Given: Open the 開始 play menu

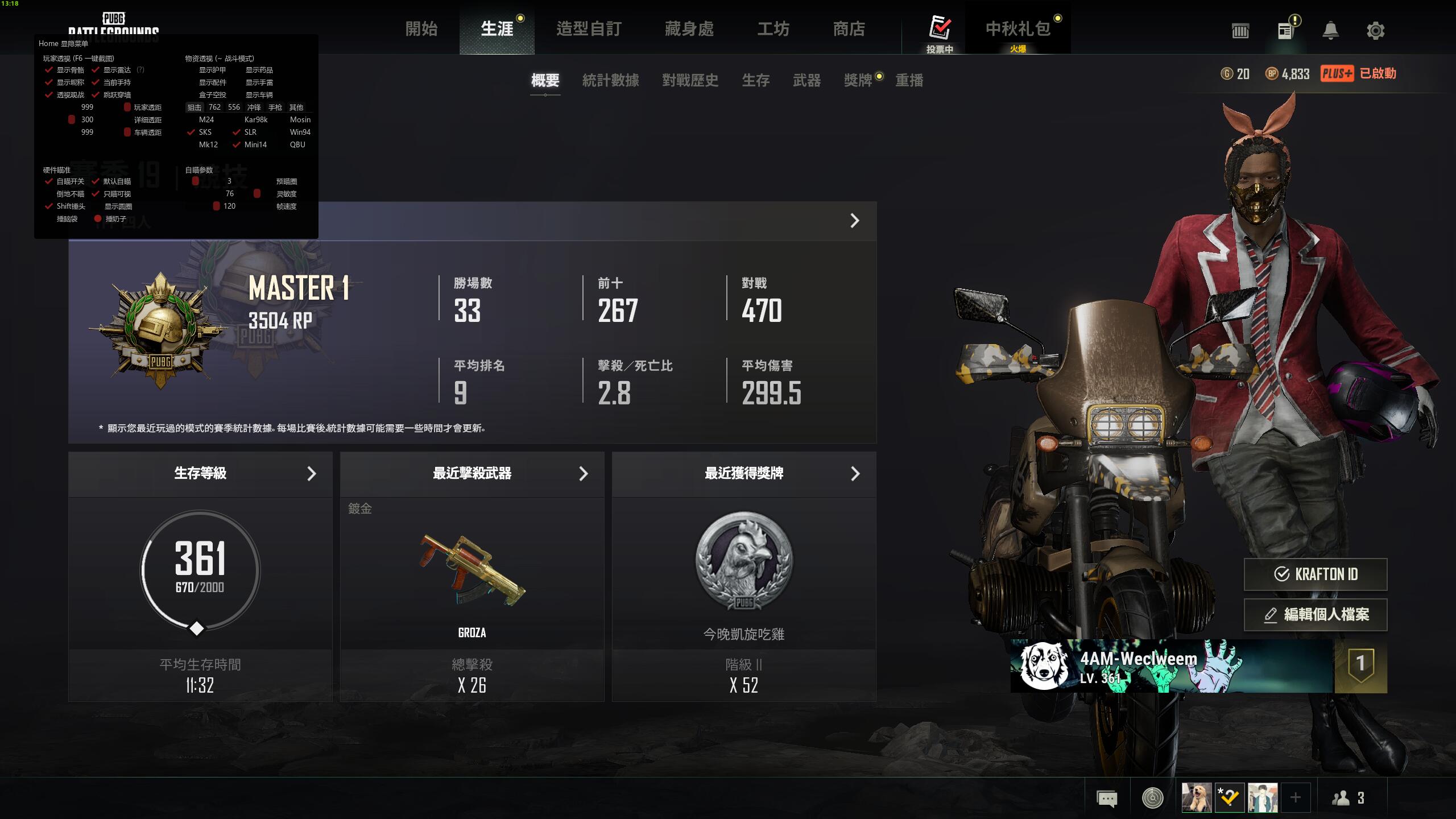Looking at the screenshot, I should pos(421,29).
